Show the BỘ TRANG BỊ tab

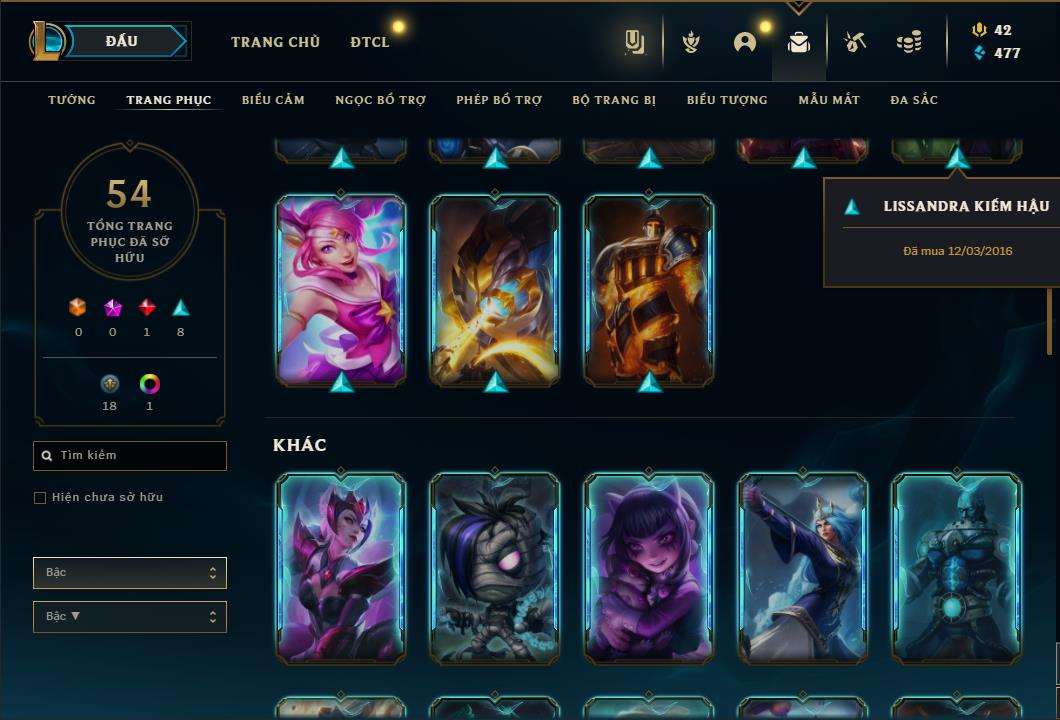click(614, 100)
